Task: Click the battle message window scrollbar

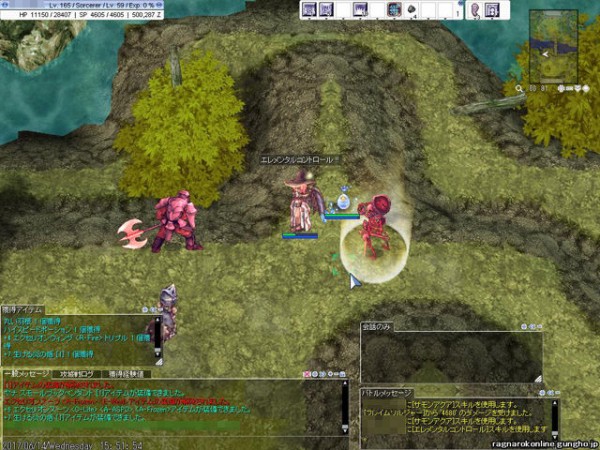Action: 554,419
